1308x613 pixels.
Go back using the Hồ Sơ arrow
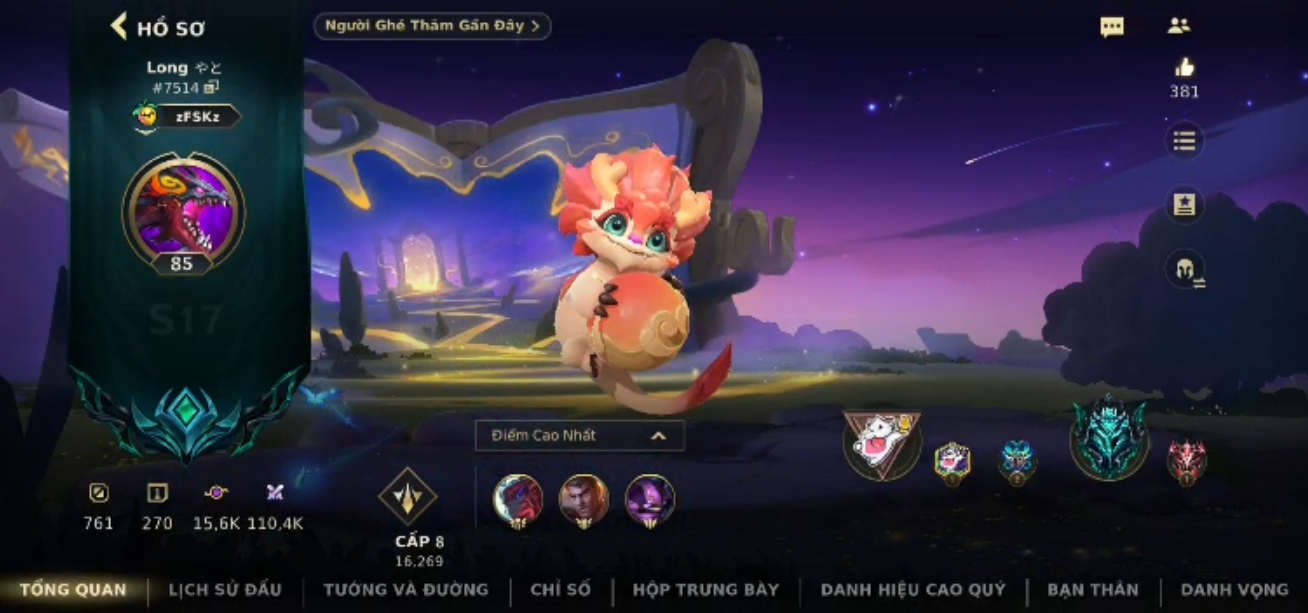[120, 26]
